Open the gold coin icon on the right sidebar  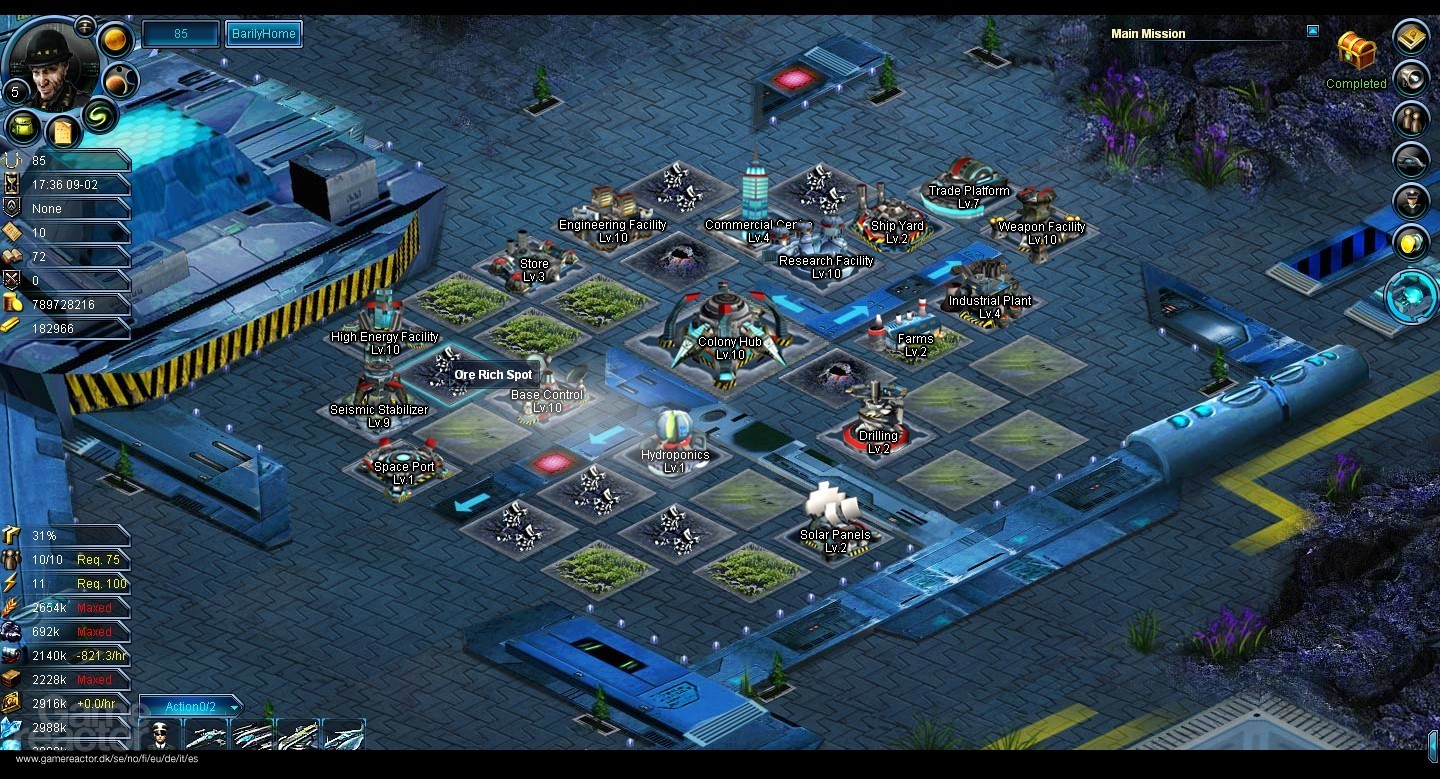tap(1411, 243)
